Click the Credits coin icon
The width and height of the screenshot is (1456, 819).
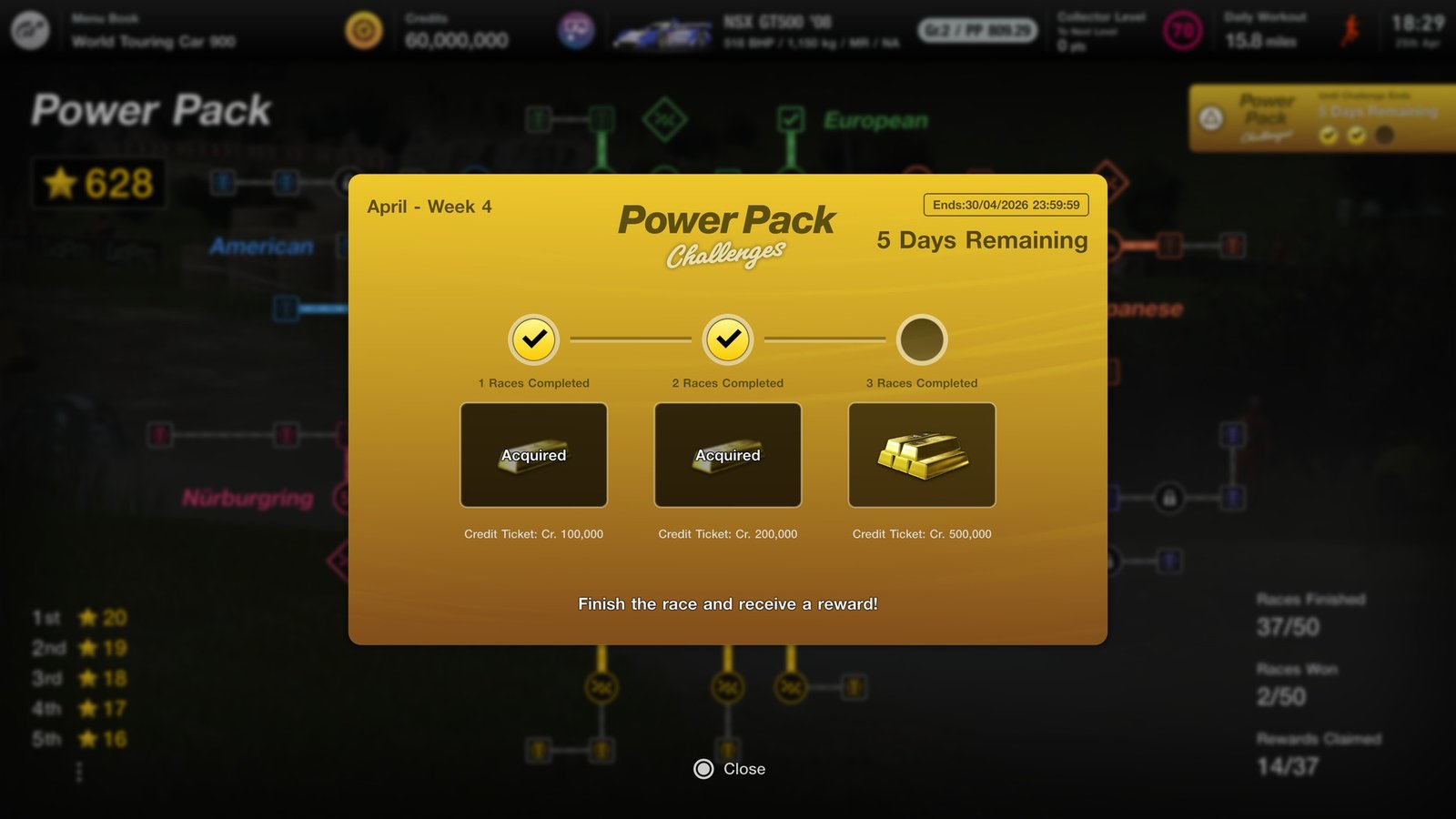pos(363,28)
